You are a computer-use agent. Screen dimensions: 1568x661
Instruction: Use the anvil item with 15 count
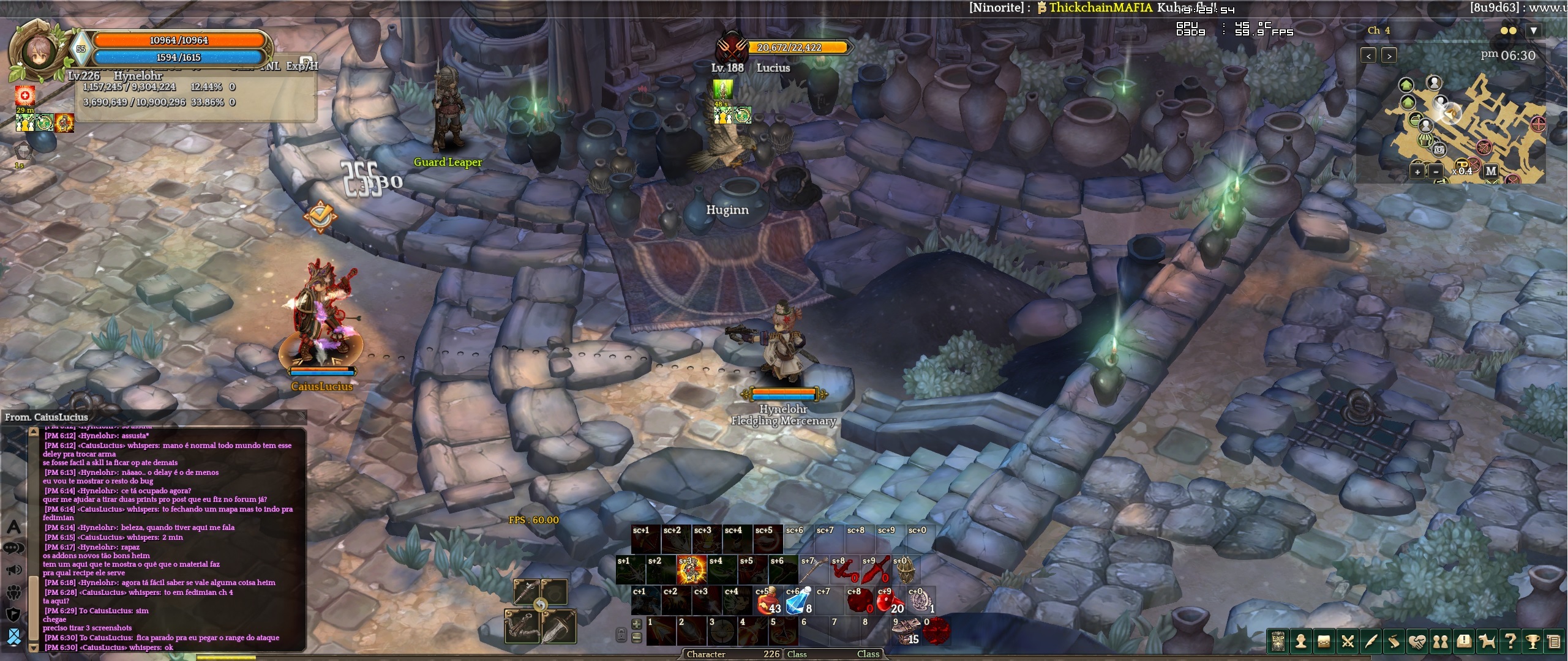coord(906,631)
